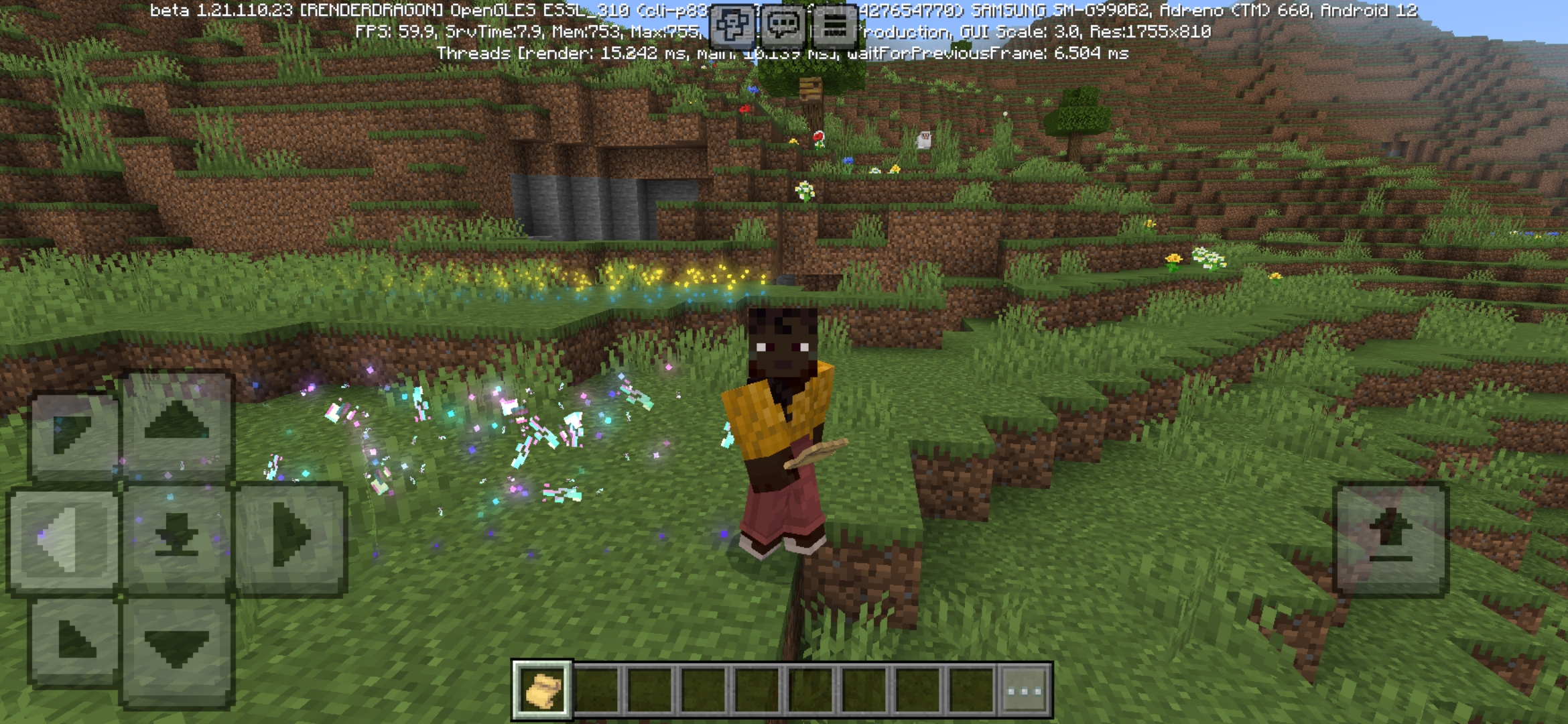Open chat via the speech bubble icon
1568x724 pixels.
[x=785, y=22]
